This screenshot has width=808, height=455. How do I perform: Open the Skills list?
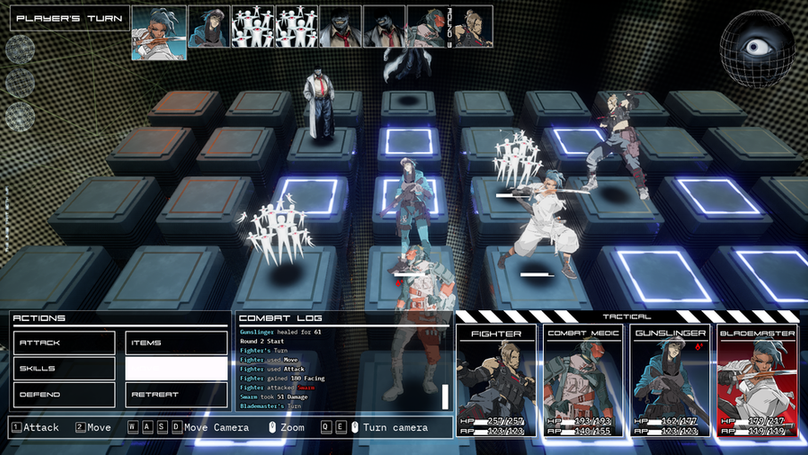(65, 368)
